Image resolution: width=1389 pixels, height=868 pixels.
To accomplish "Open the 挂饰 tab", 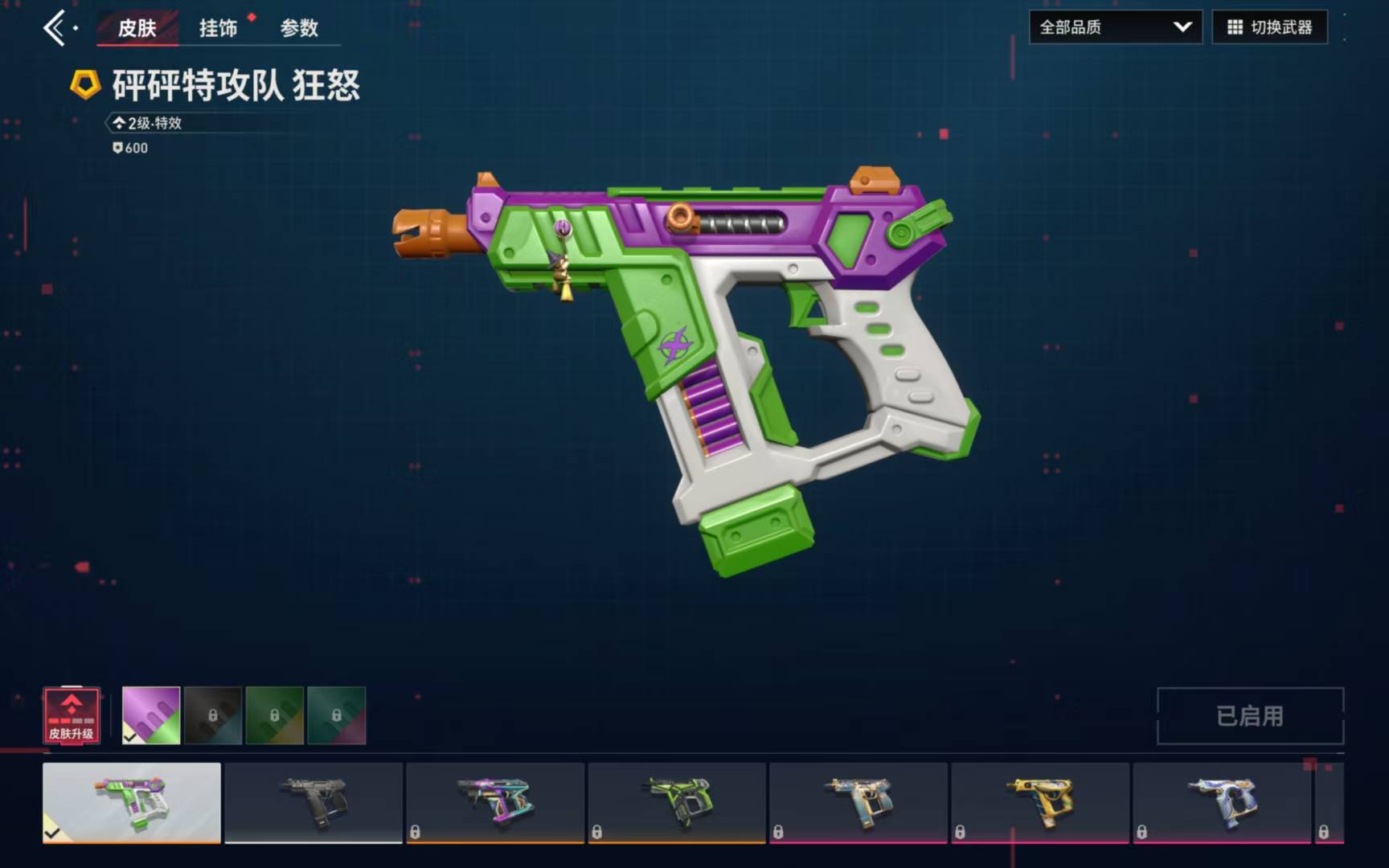I will point(219,28).
